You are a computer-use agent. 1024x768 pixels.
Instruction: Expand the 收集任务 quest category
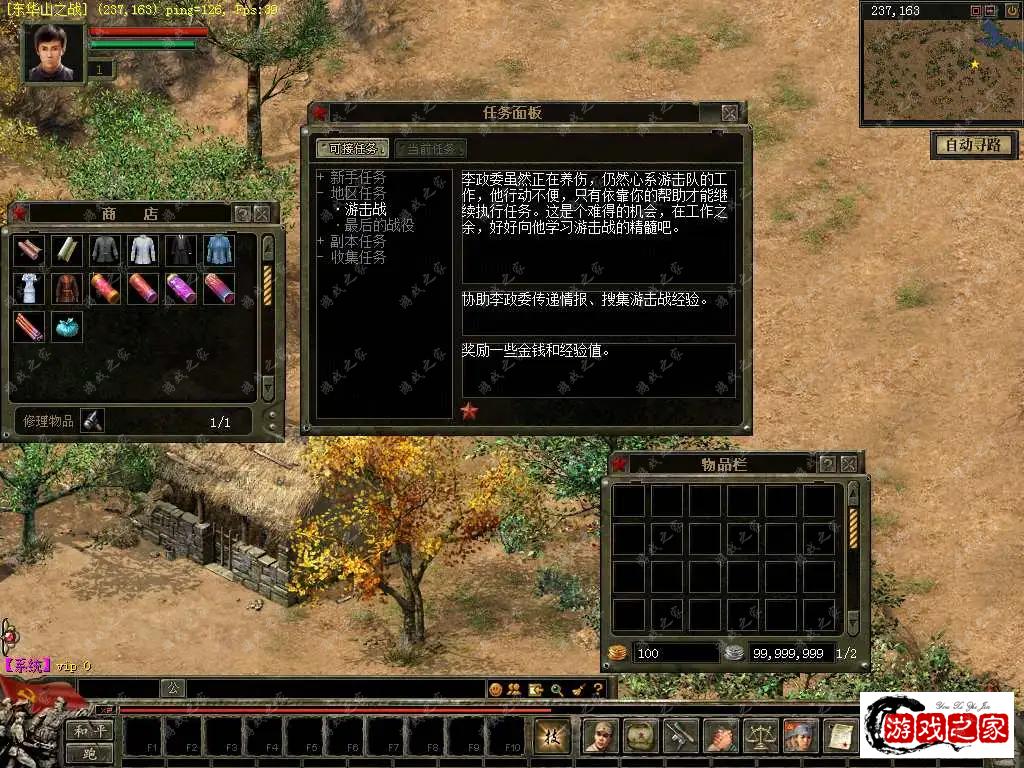357,257
